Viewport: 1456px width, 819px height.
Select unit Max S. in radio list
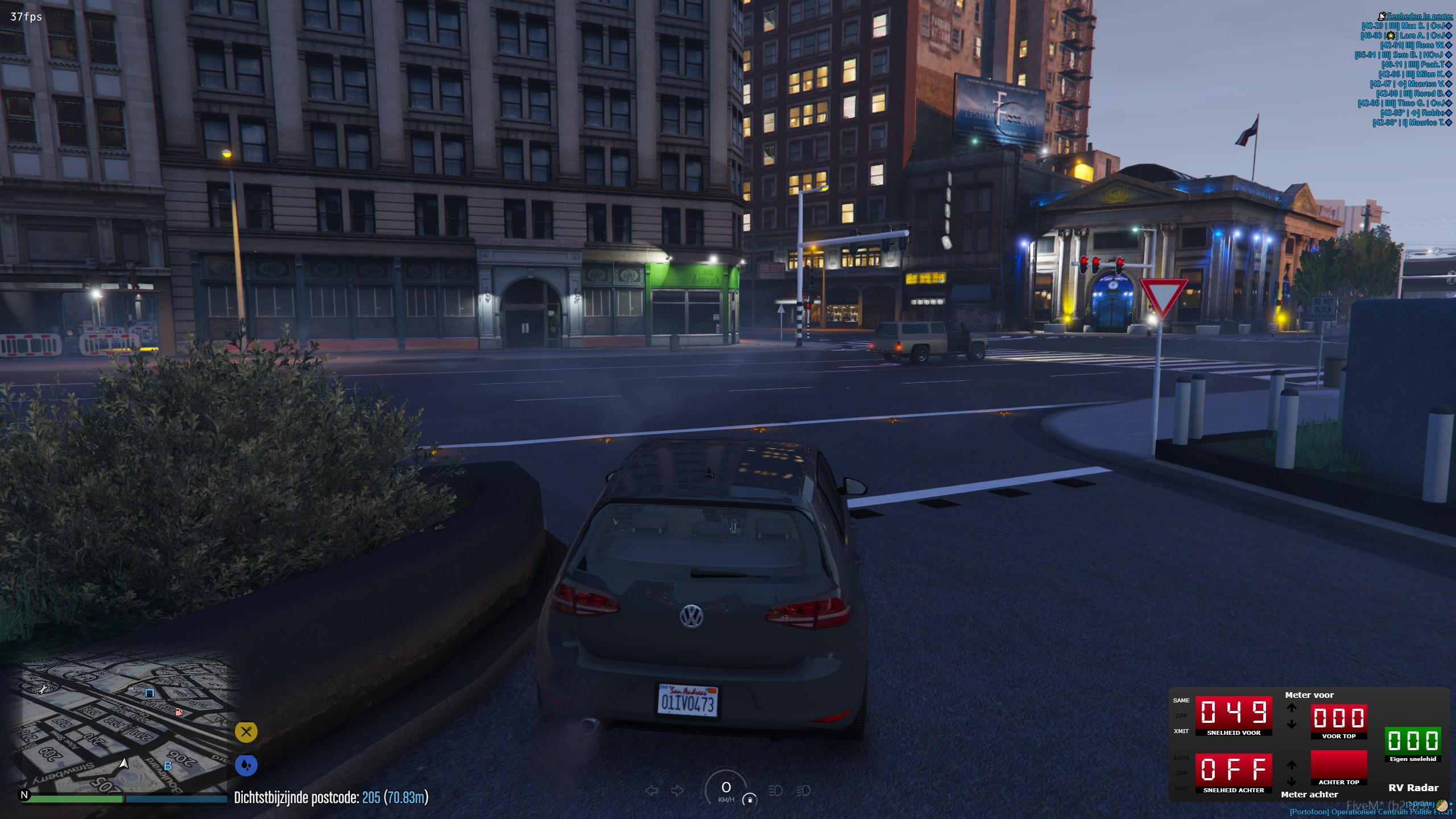pyautogui.click(x=1406, y=26)
